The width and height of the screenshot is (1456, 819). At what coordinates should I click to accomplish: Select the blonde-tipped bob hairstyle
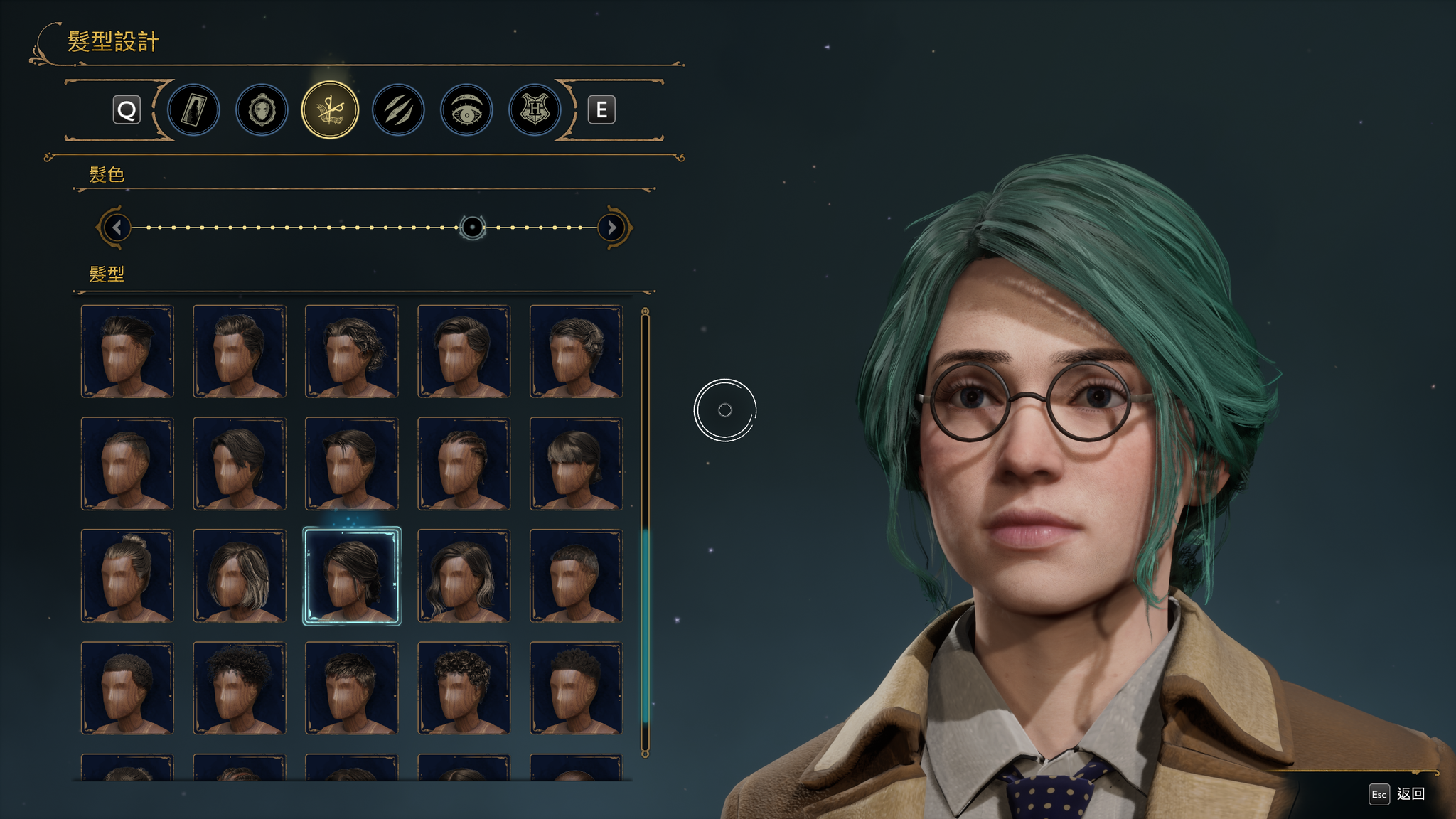click(240, 576)
